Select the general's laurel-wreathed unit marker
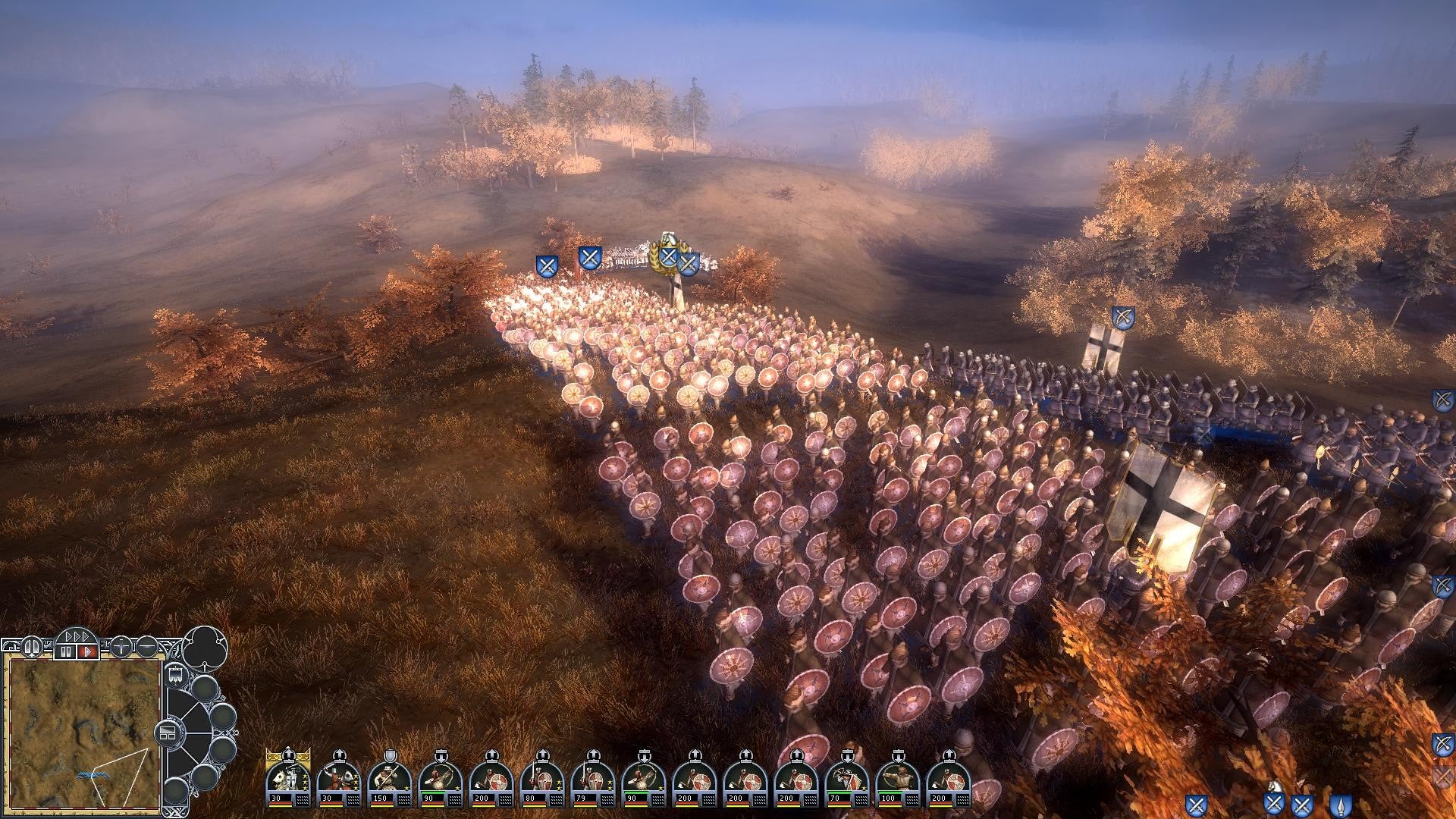The image size is (1456, 819). tap(667, 256)
